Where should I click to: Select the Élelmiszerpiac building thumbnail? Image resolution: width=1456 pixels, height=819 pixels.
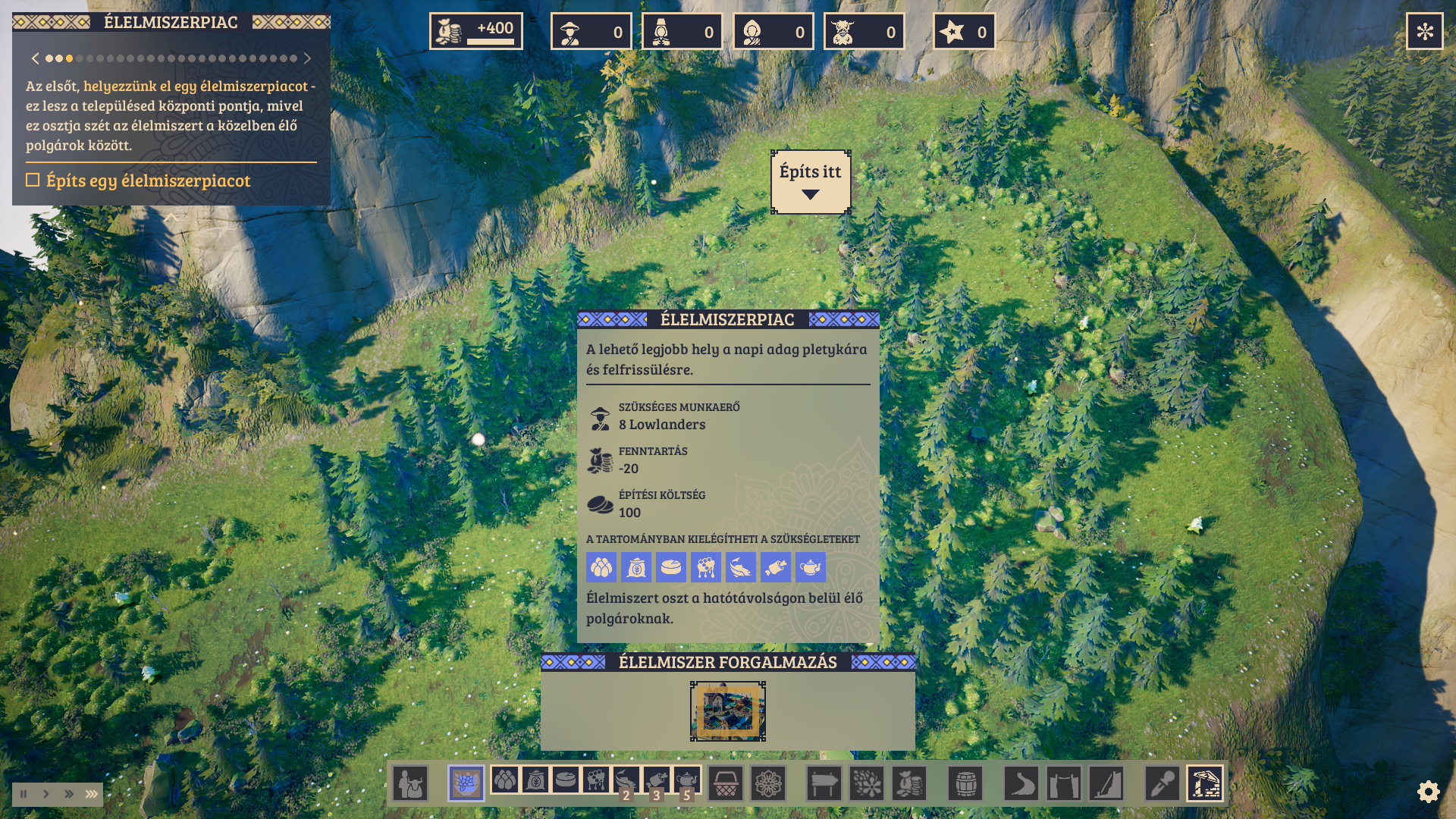coord(727,711)
